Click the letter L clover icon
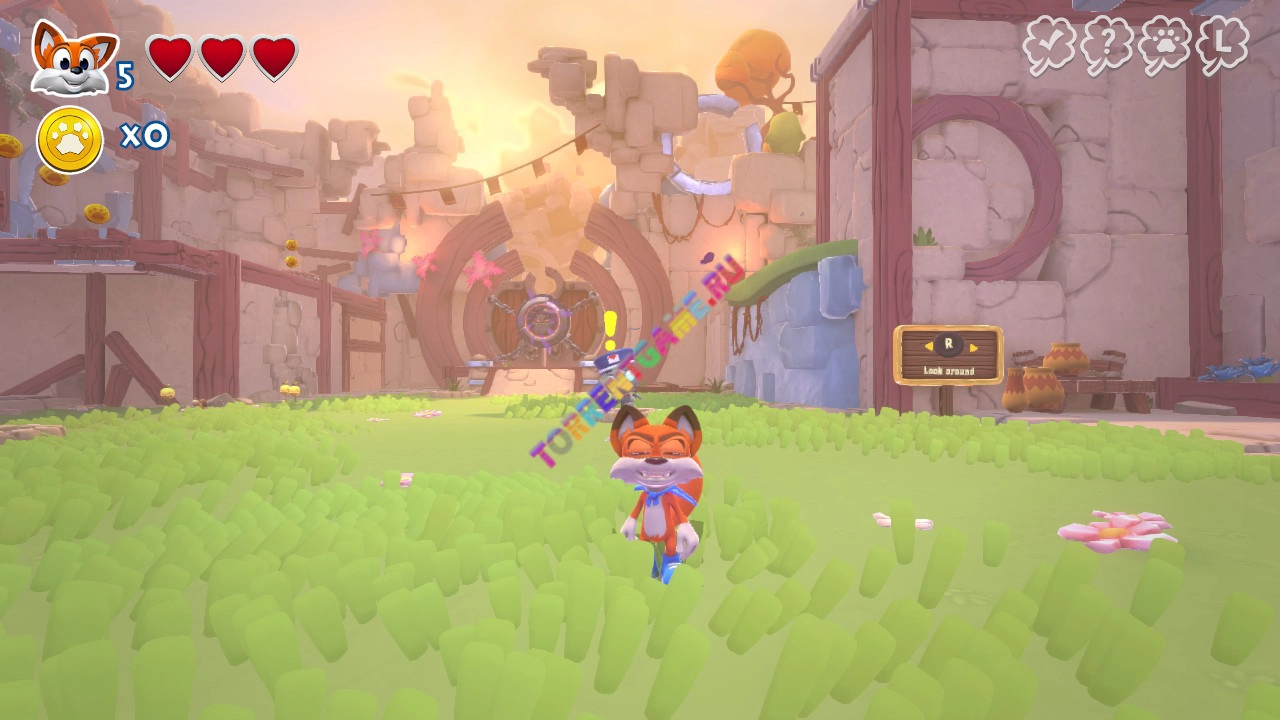 pyautogui.click(x=1224, y=45)
